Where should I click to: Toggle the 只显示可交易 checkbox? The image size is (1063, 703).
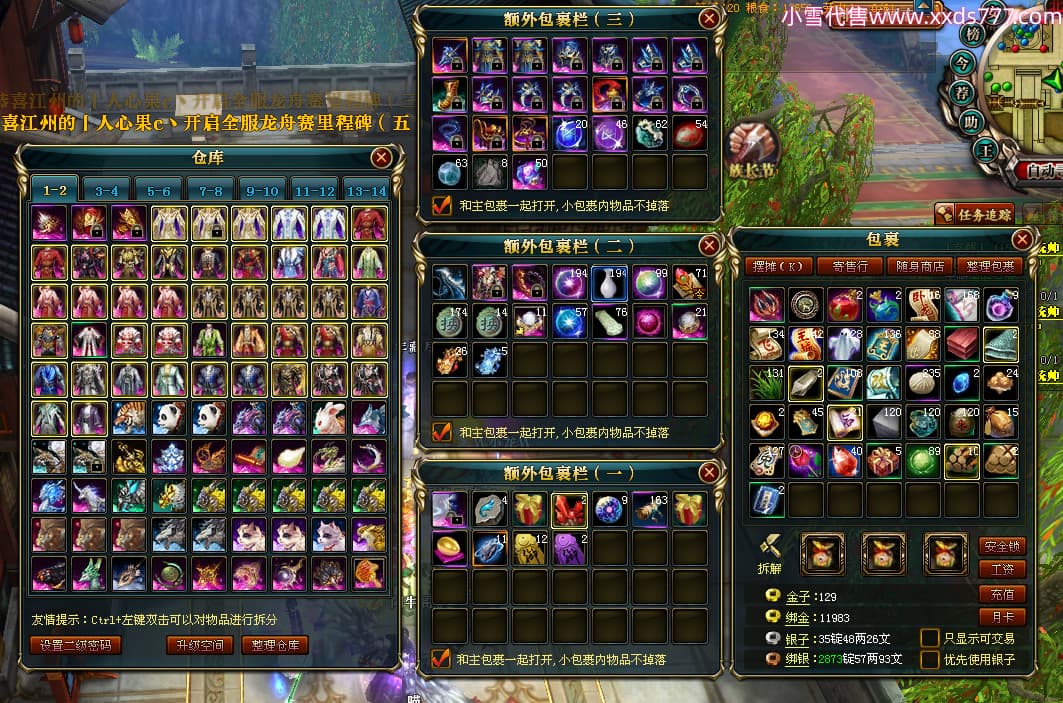[x=929, y=638]
